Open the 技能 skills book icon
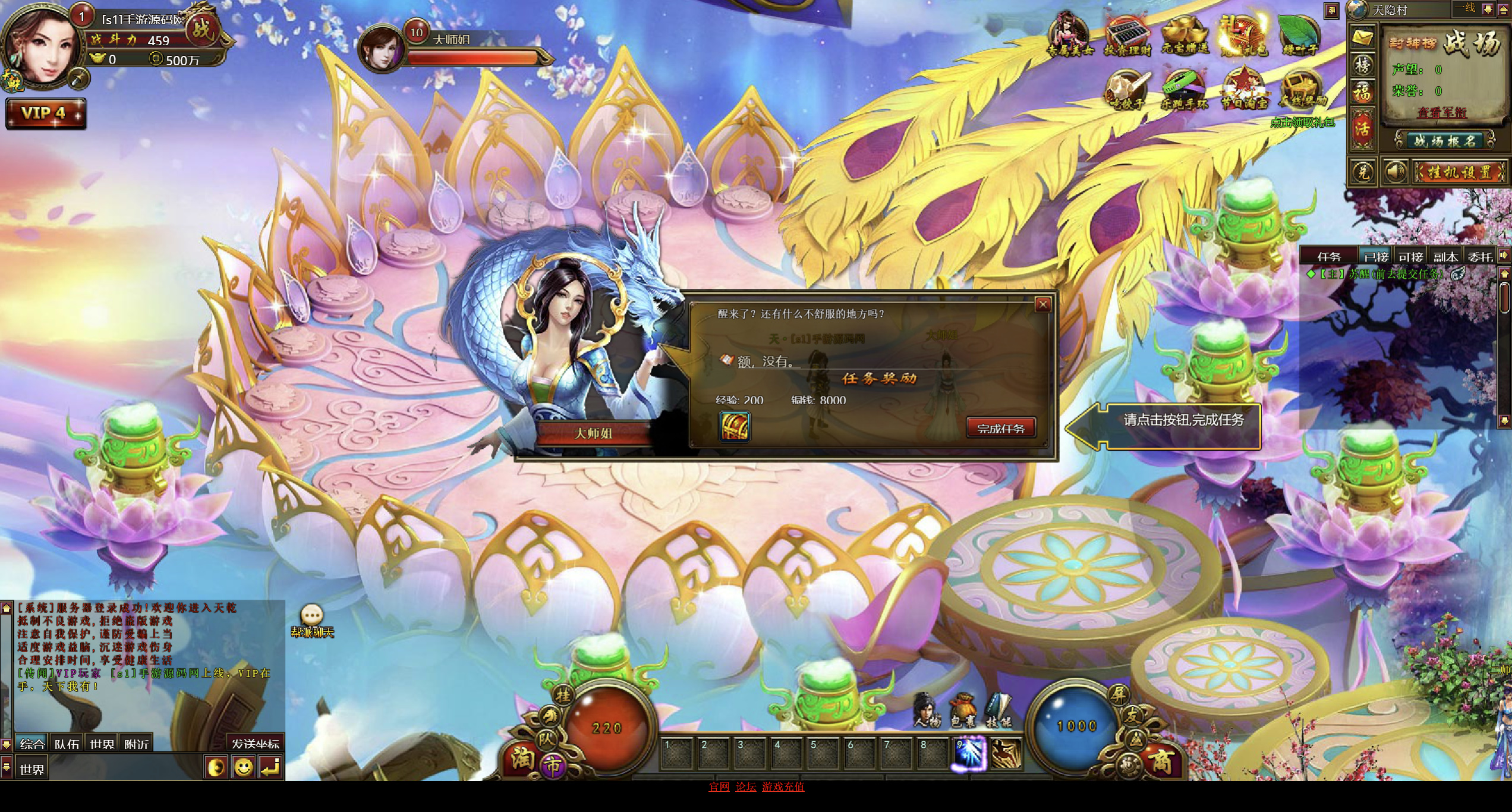 998,711
